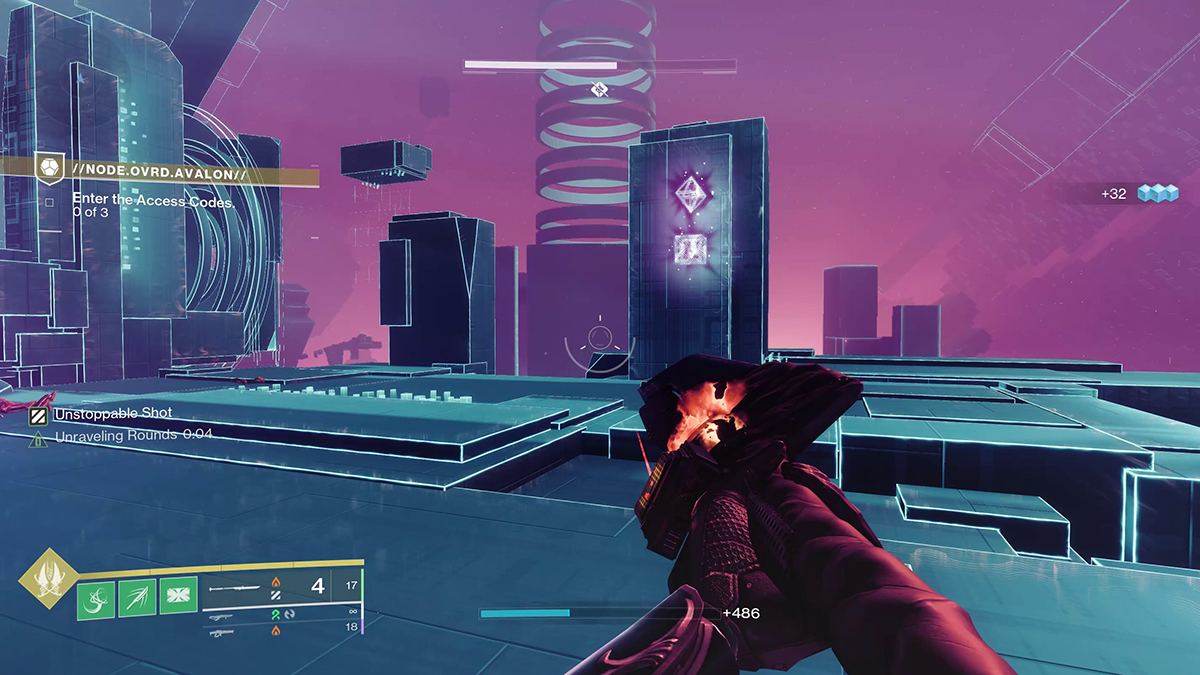Choose the green class ability icon
This screenshot has height=675, width=1200.
click(178, 598)
